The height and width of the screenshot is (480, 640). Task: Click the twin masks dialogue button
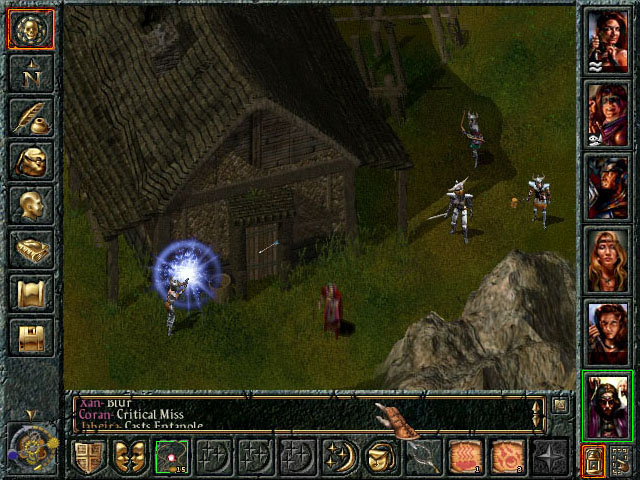pos(129,457)
